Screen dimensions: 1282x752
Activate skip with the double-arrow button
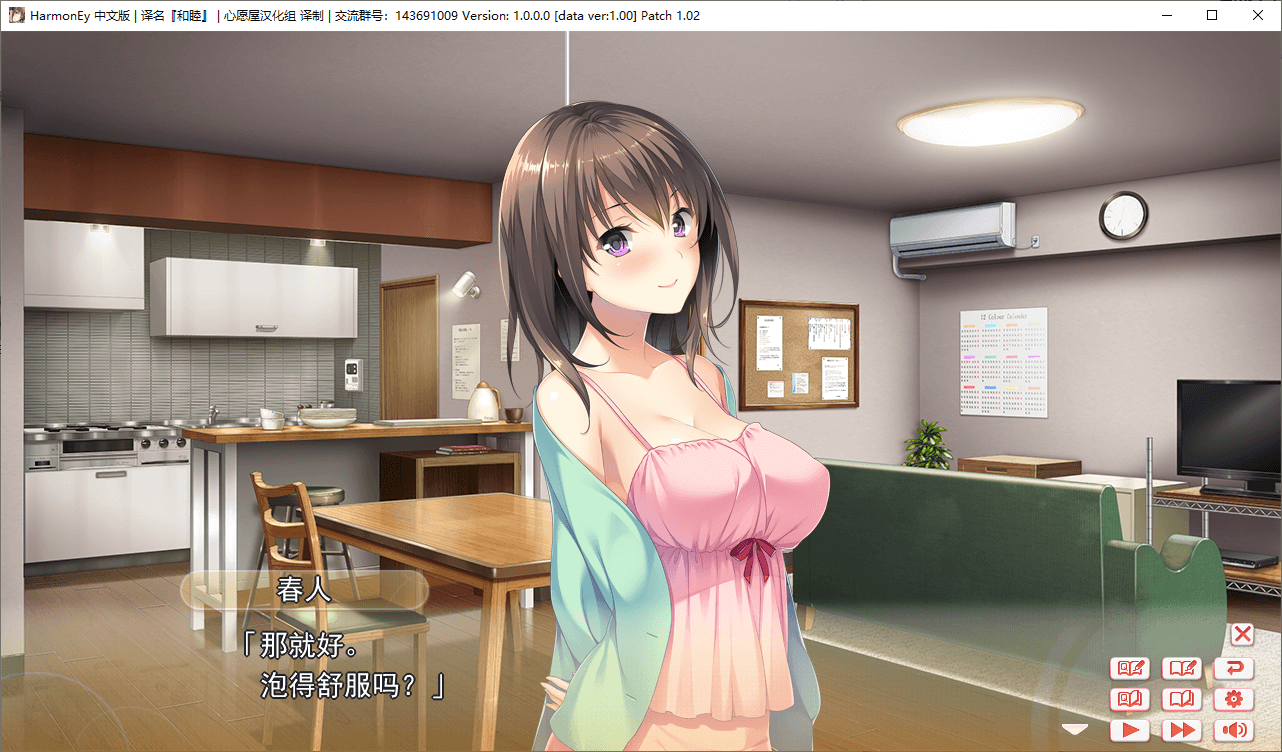tap(1183, 730)
